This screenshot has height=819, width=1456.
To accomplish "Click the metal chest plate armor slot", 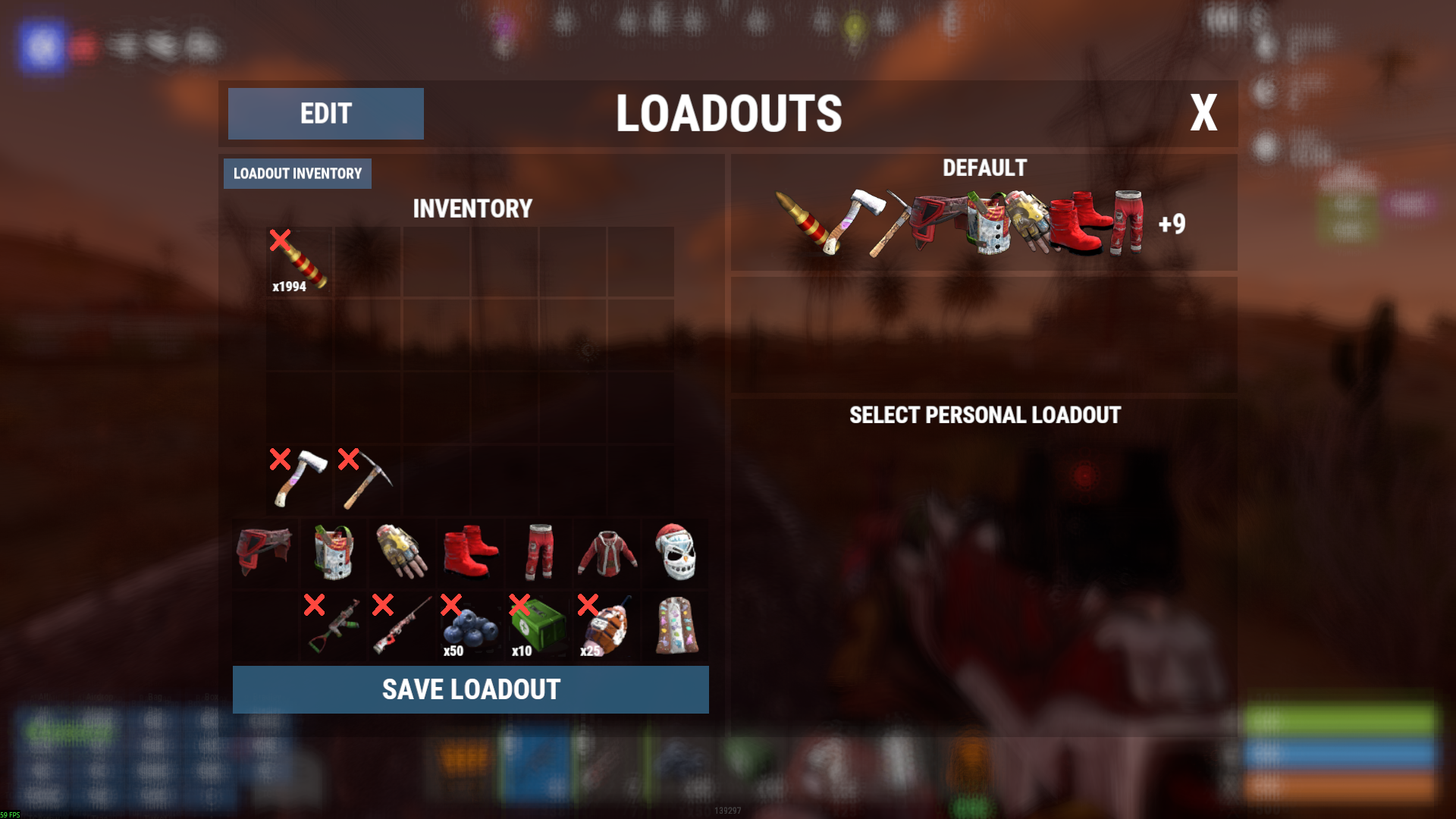I will [x=334, y=552].
